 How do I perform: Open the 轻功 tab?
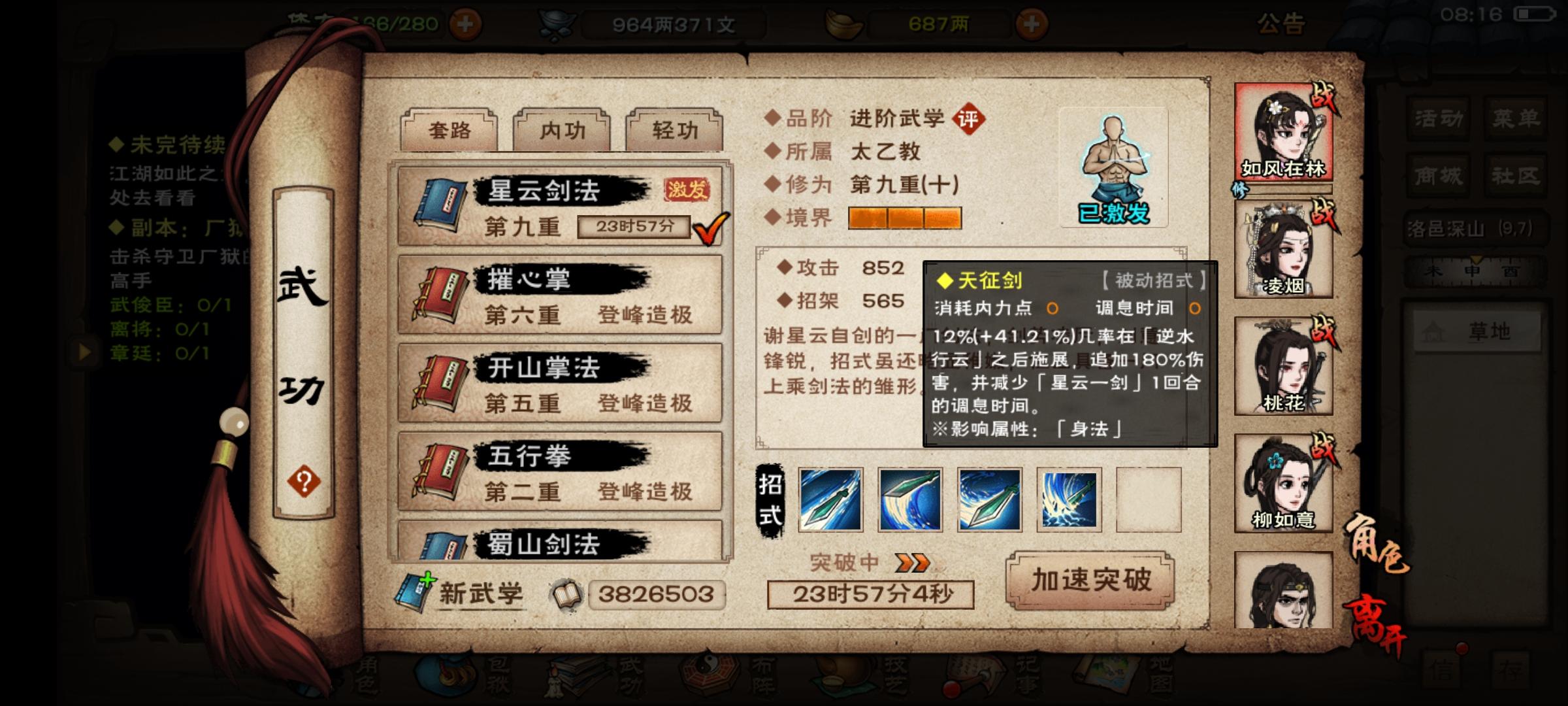(x=671, y=130)
